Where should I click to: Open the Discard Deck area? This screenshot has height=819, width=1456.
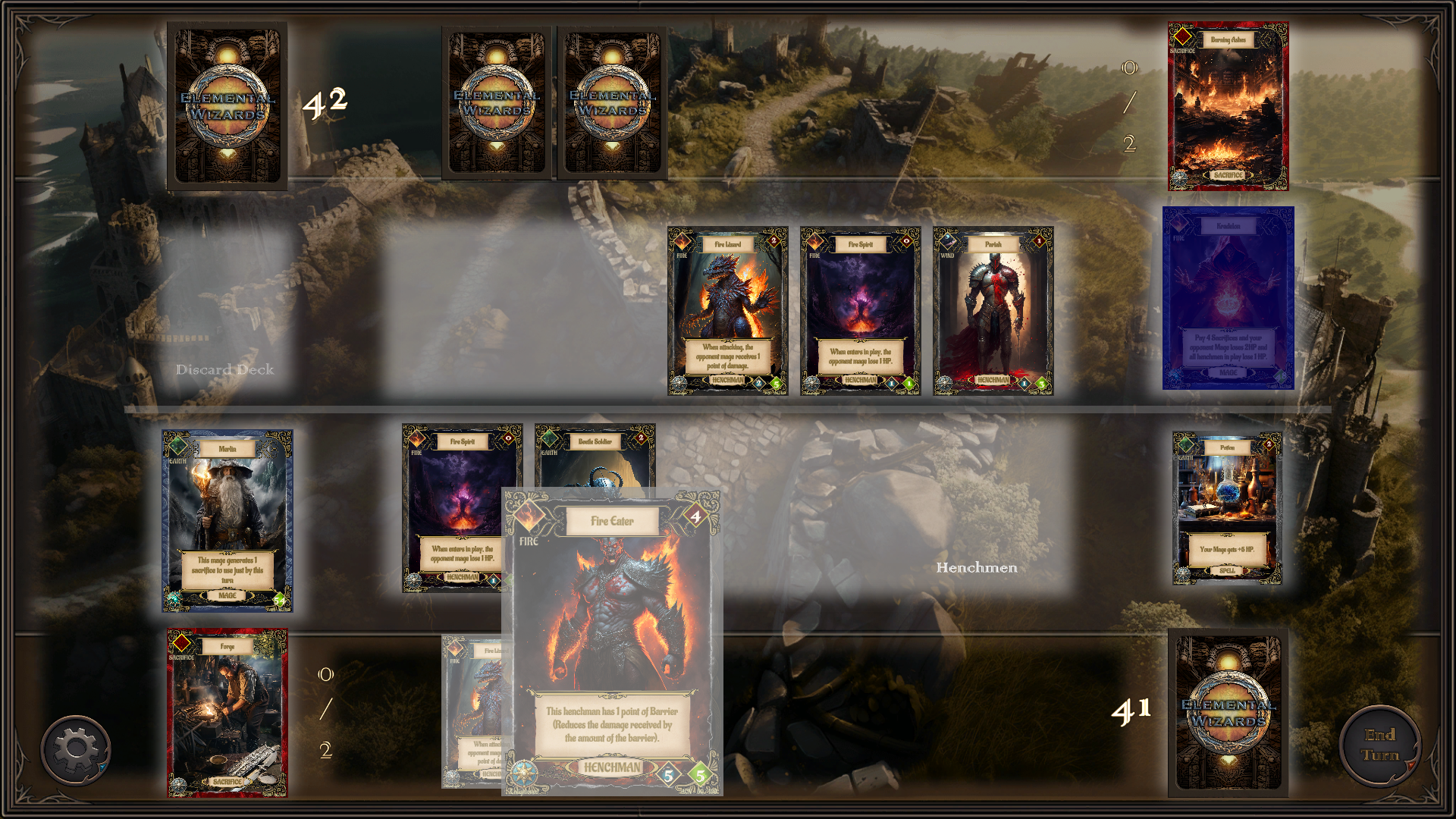click(224, 370)
